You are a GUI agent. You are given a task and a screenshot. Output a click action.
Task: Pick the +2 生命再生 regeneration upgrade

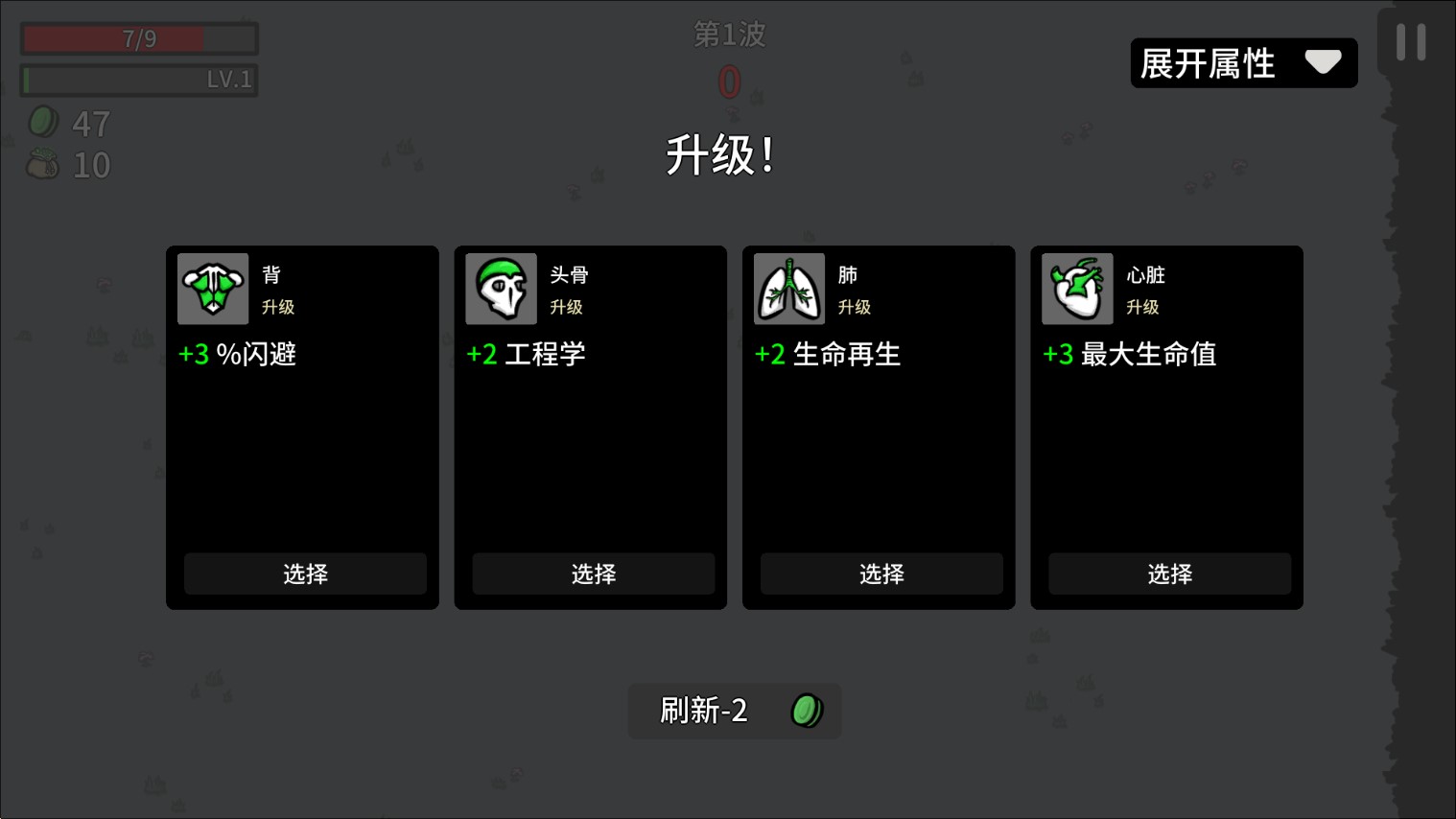pos(881,573)
